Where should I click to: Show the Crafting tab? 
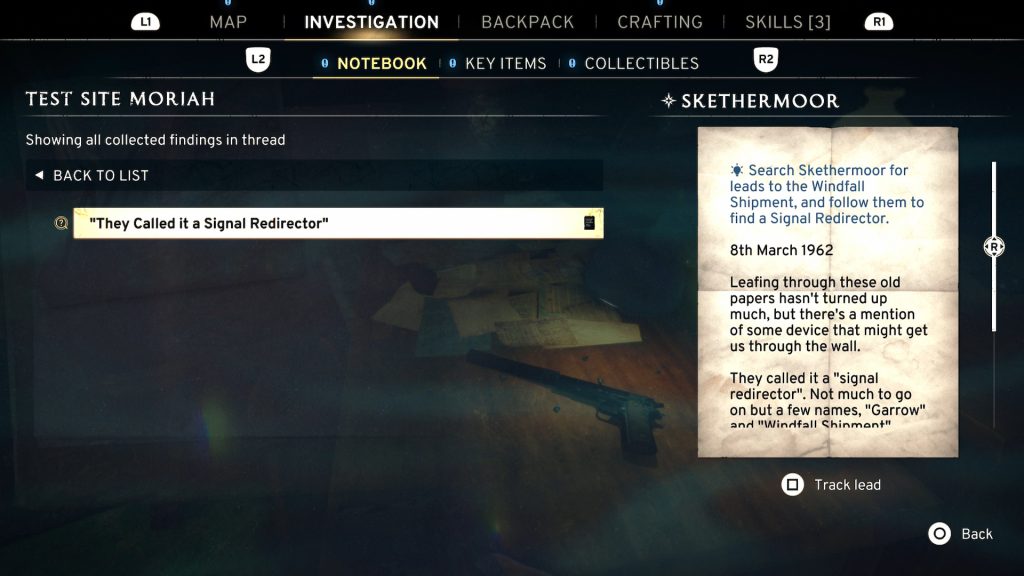coord(659,22)
